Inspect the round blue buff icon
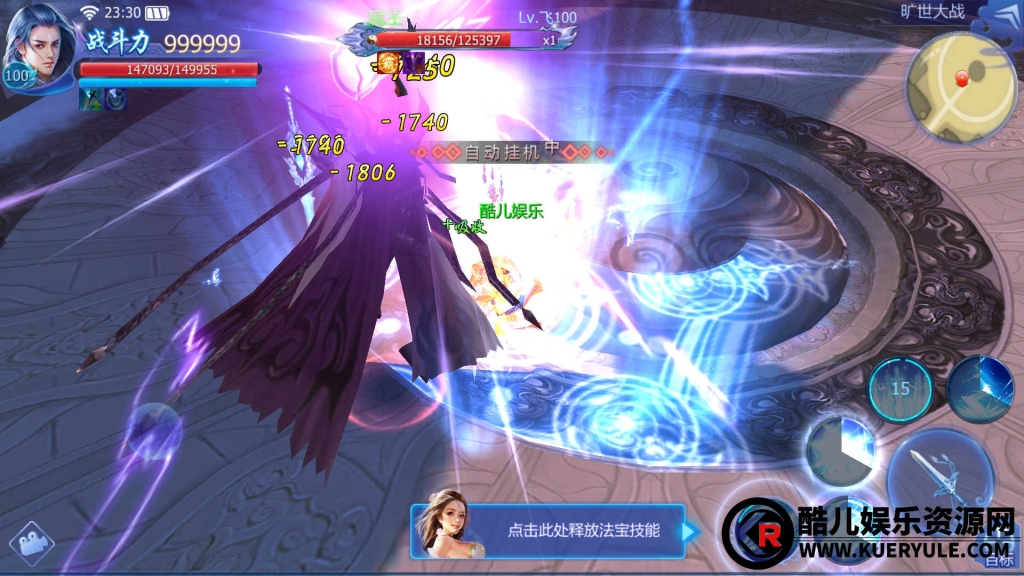Image resolution: width=1024 pixels, height=576 pixels. click(x=115, y=98)
